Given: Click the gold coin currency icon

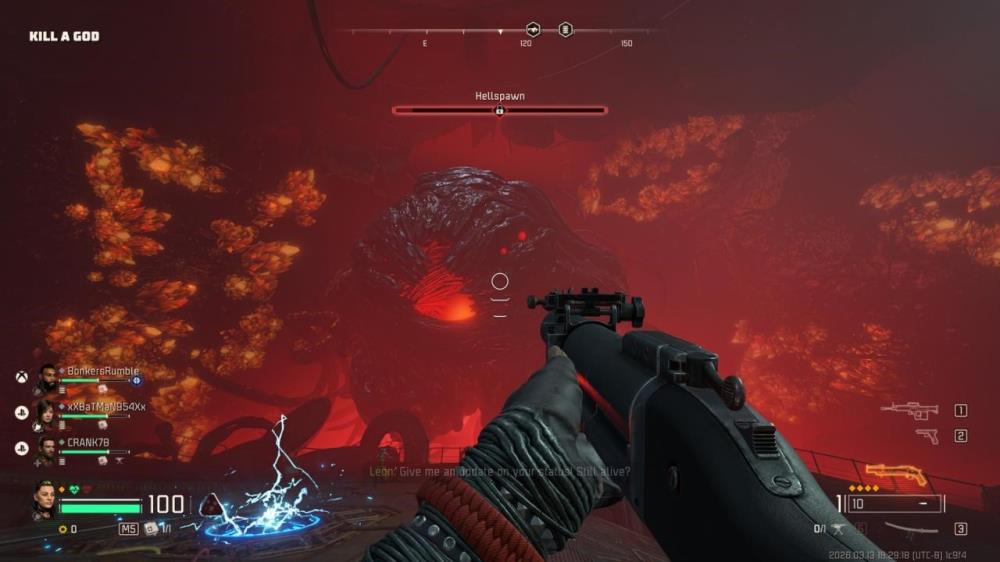Looking at the screenshot, I should click(x=62, y=528).
